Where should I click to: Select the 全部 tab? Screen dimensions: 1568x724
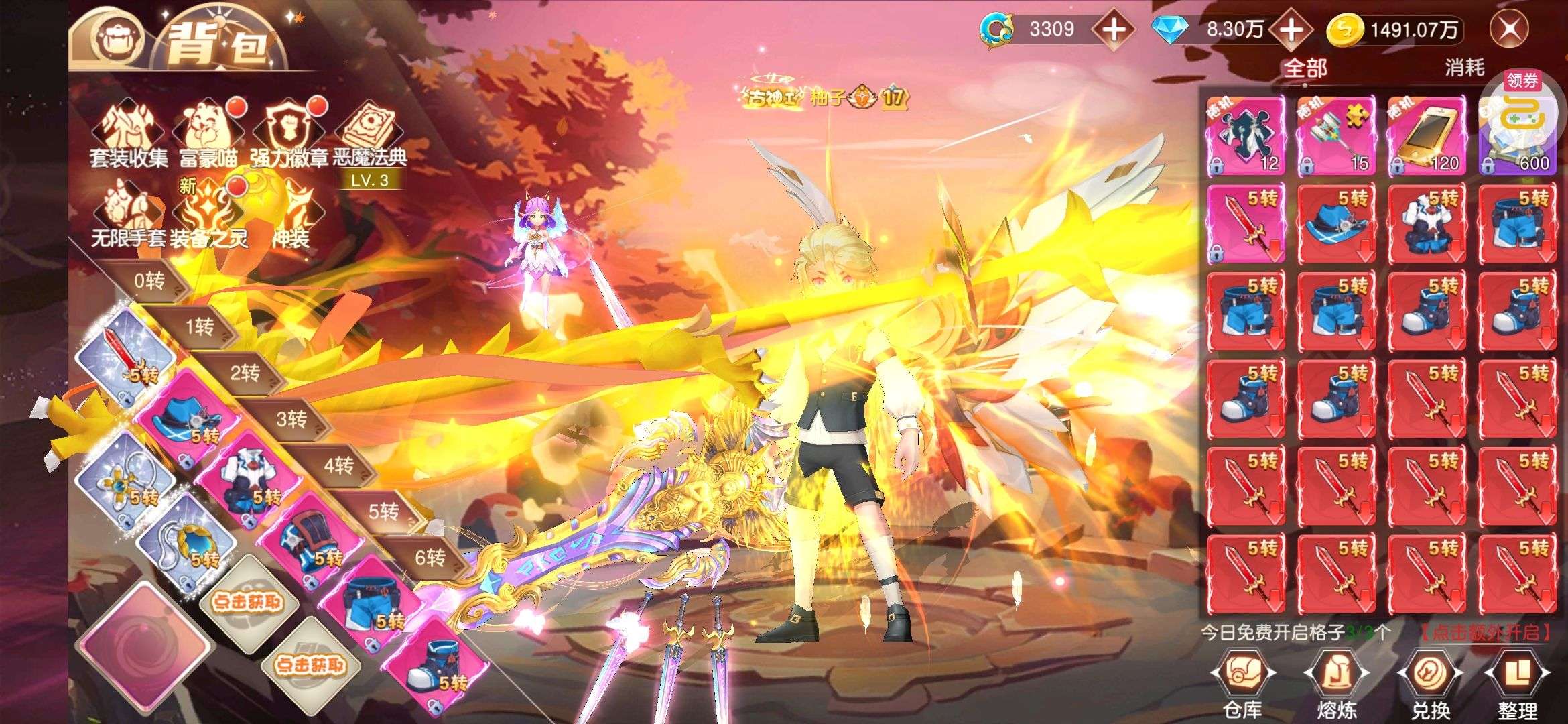click(1305, 68)
